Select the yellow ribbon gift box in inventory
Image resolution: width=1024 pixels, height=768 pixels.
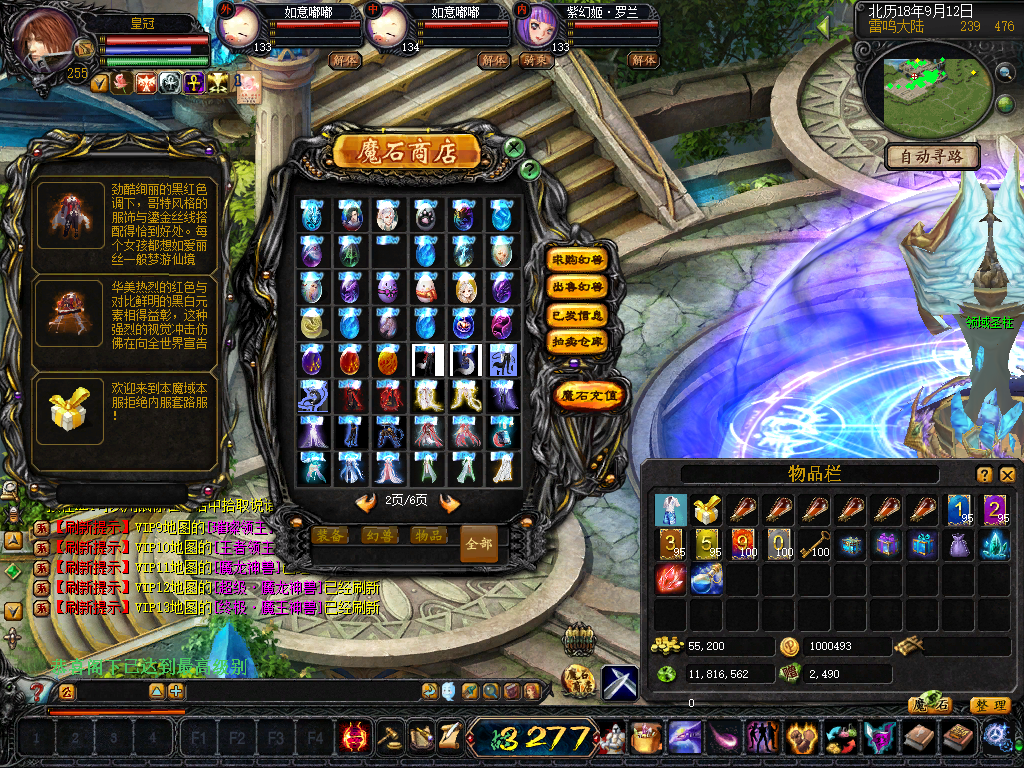pos(706,510)
